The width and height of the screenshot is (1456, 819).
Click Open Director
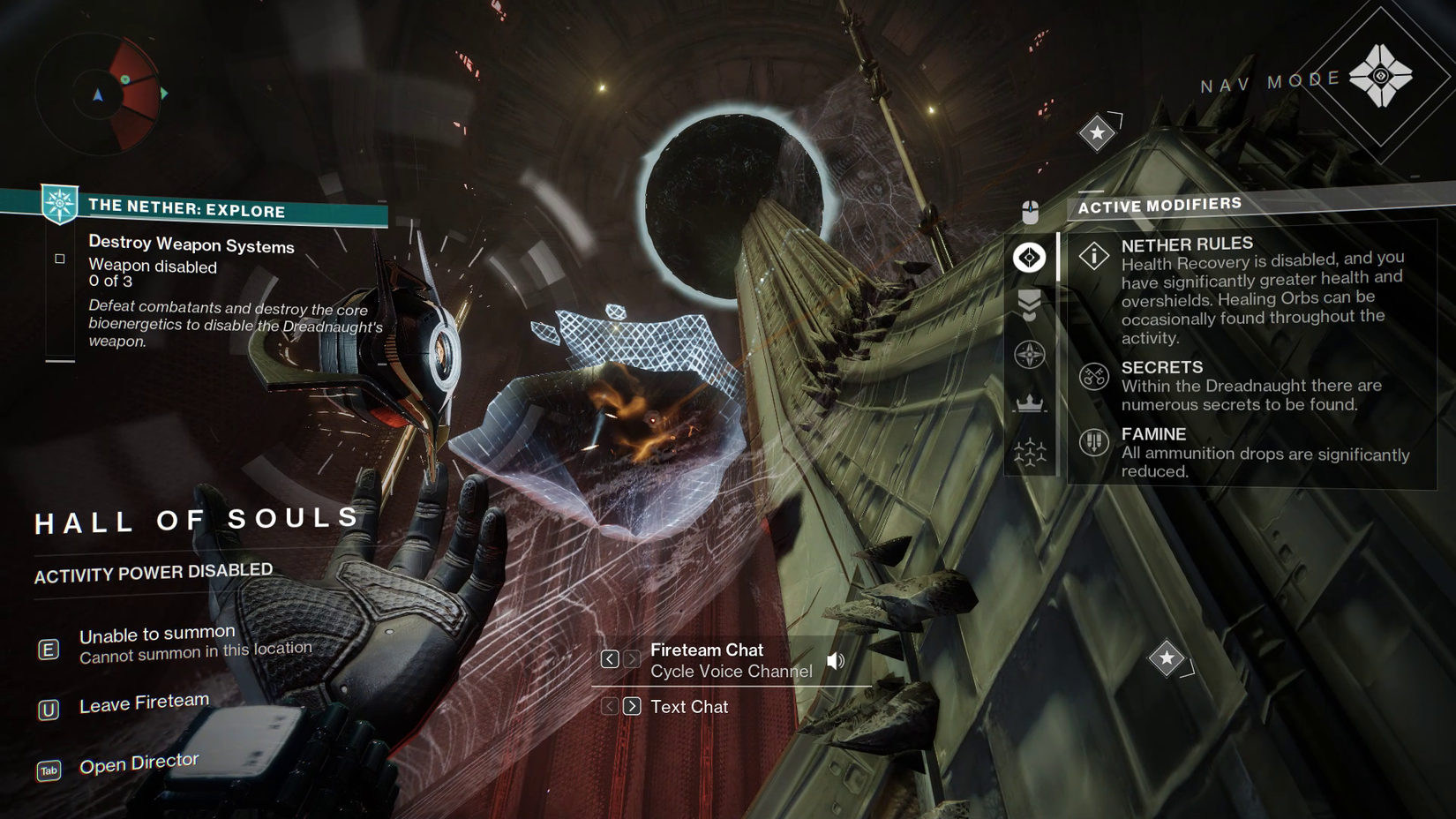pos(139,760)
